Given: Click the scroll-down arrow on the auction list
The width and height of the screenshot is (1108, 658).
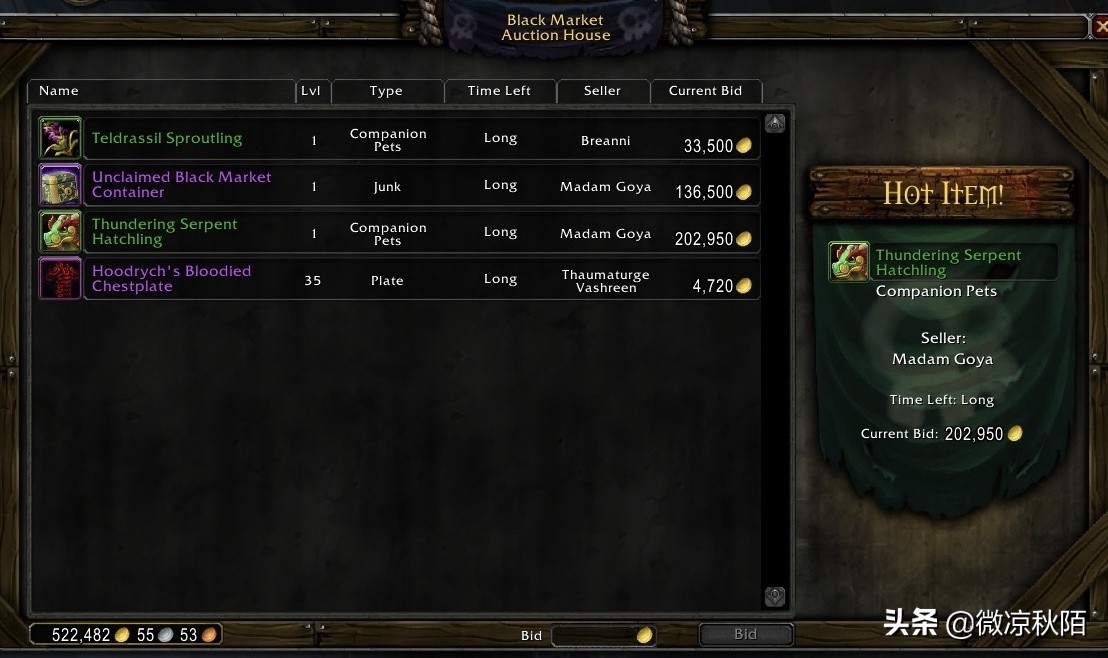Looking at the screenshot, I should (x=775, y=597).
